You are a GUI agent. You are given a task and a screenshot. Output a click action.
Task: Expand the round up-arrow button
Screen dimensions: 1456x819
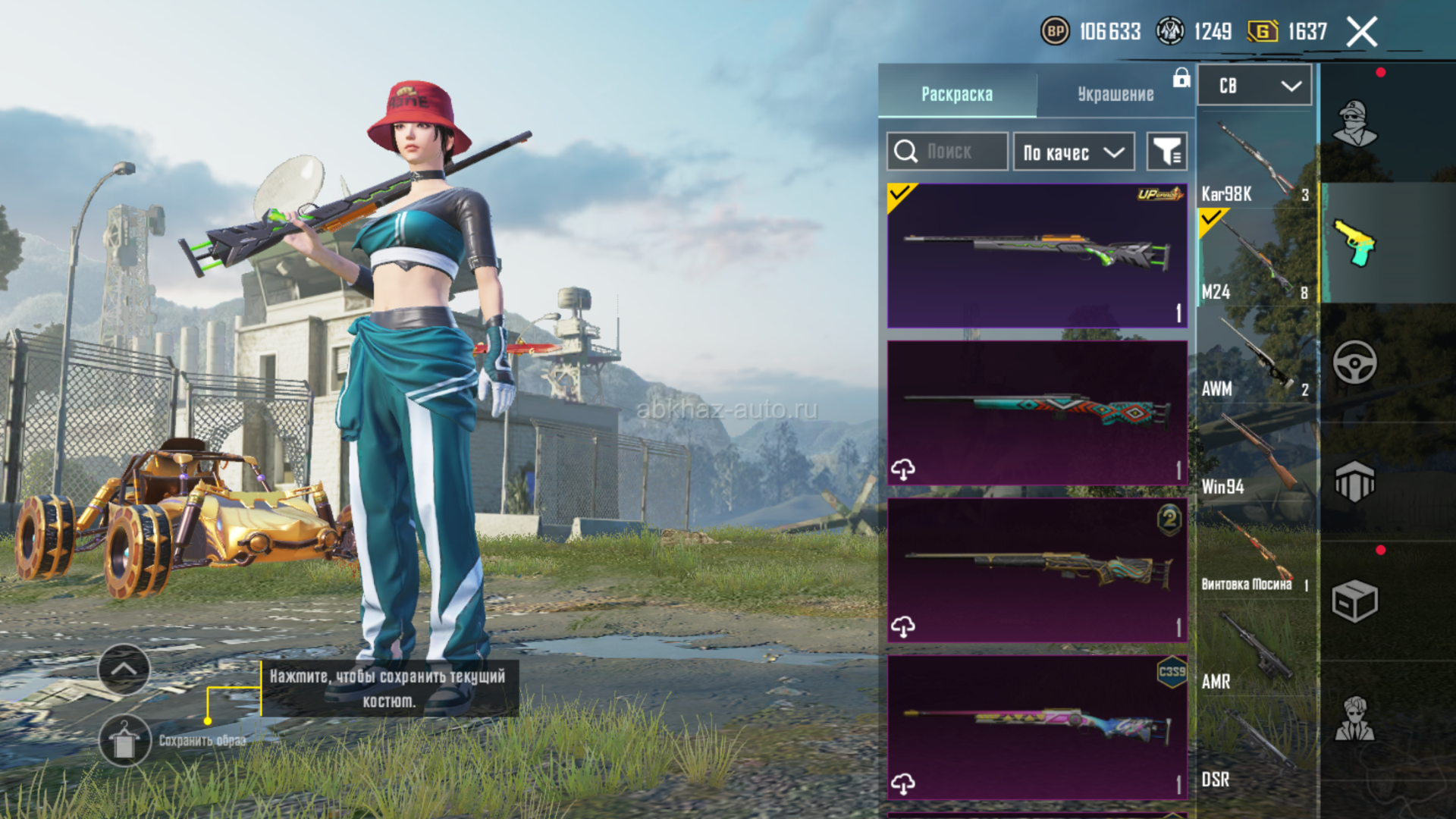[x=124, y=670]
